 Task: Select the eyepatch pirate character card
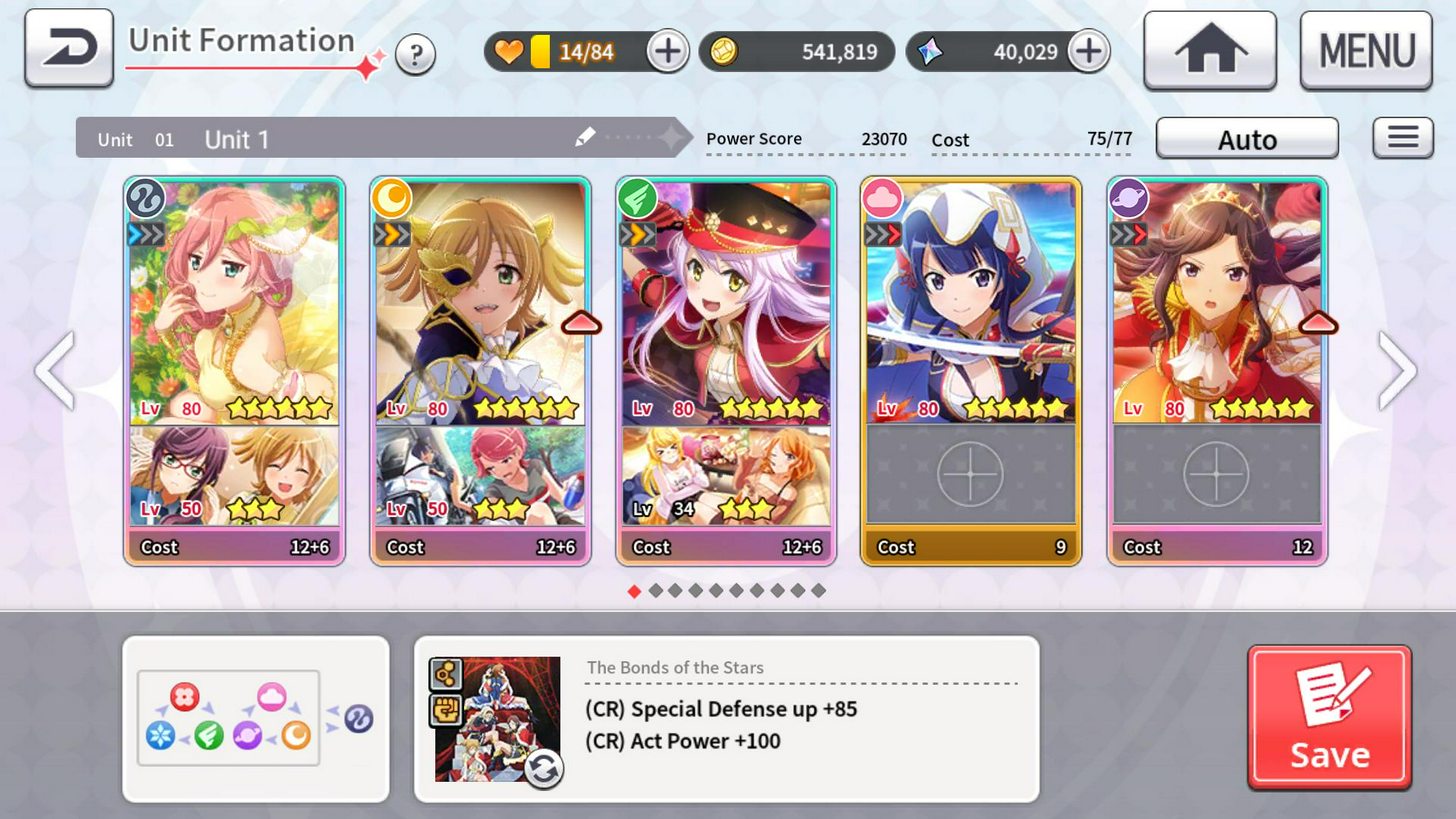[x=480, y=302]
